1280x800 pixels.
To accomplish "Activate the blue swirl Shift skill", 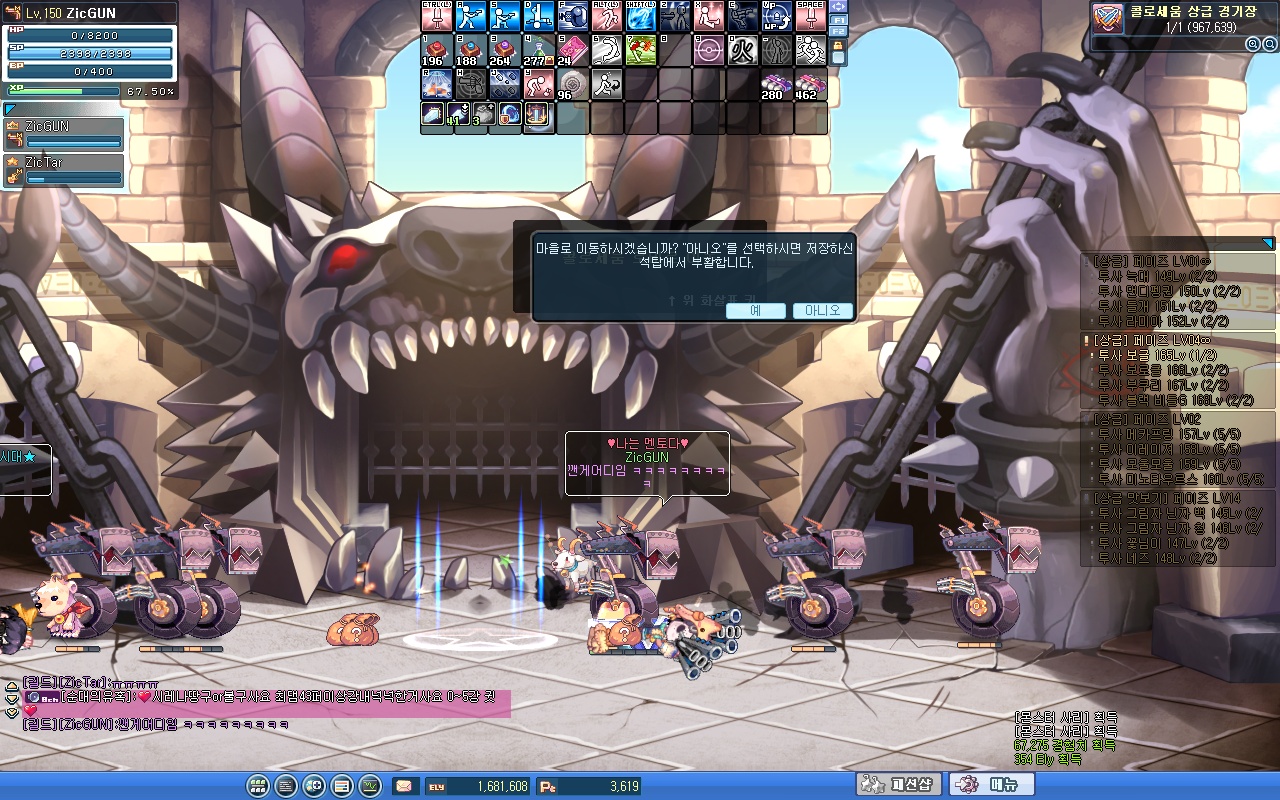I will coord(640,16).
